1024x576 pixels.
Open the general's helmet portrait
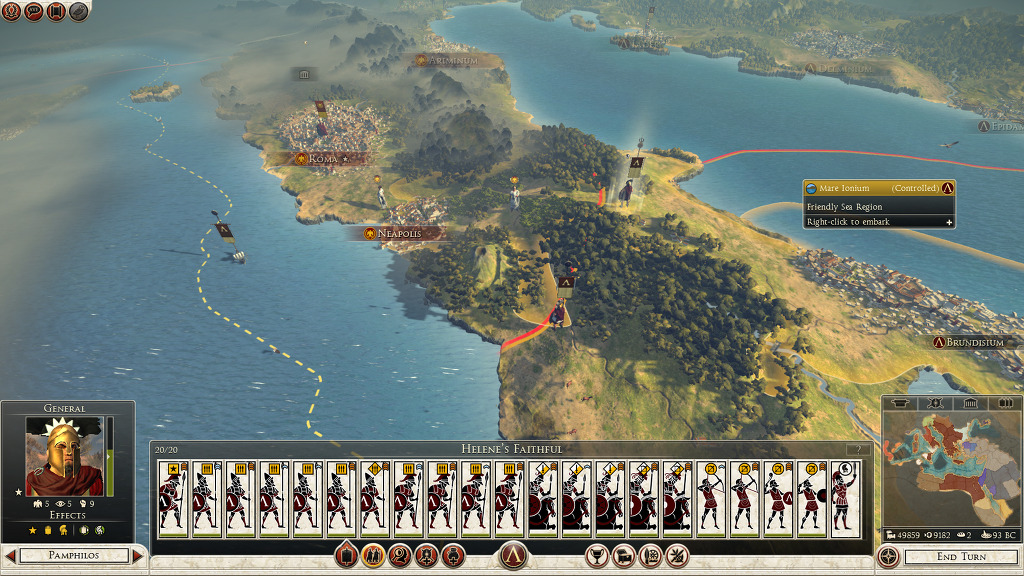pyautogui.click(x=64, y=457)
